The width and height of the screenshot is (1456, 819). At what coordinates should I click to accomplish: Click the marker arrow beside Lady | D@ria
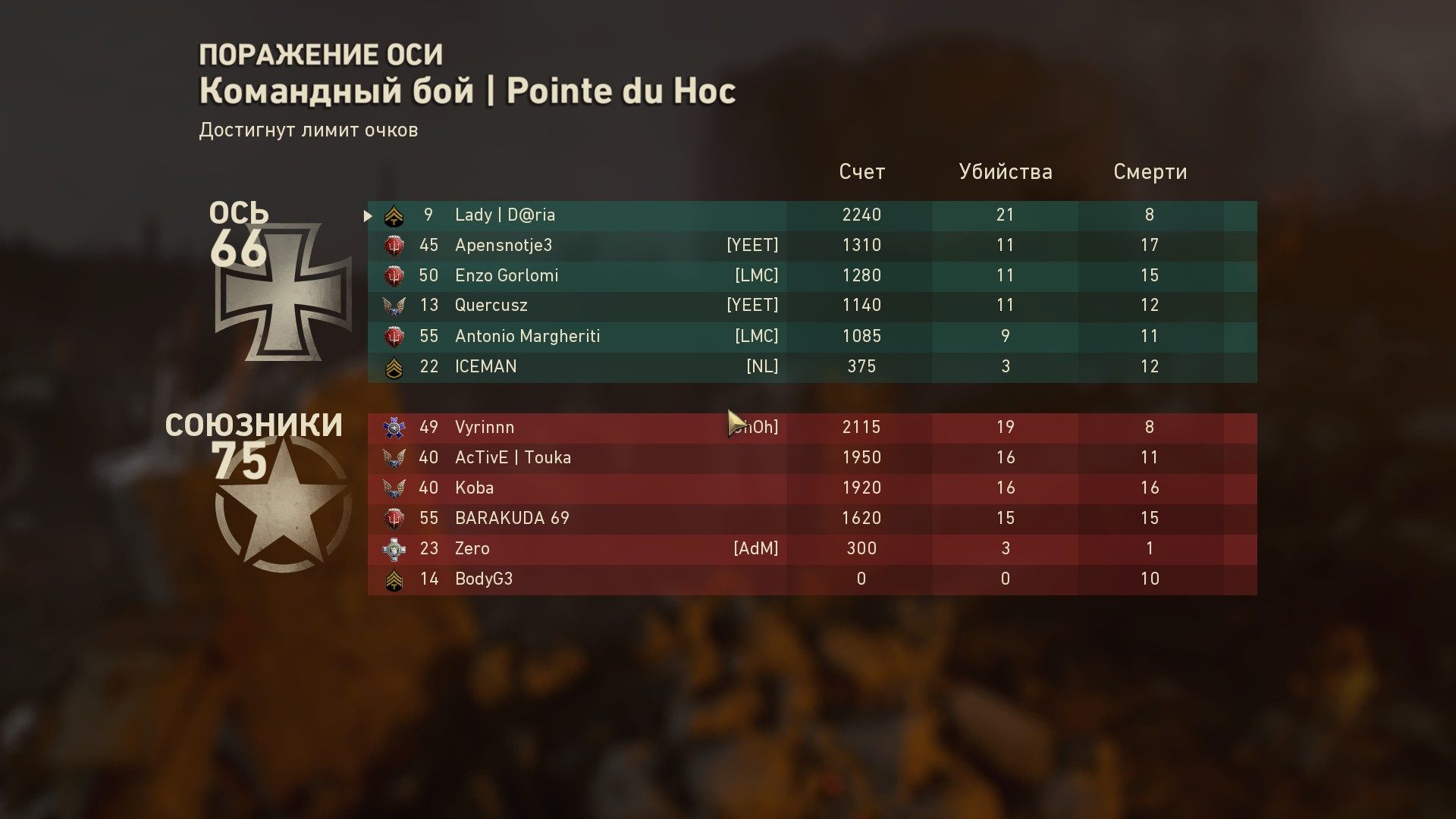[x=369, y=215]
